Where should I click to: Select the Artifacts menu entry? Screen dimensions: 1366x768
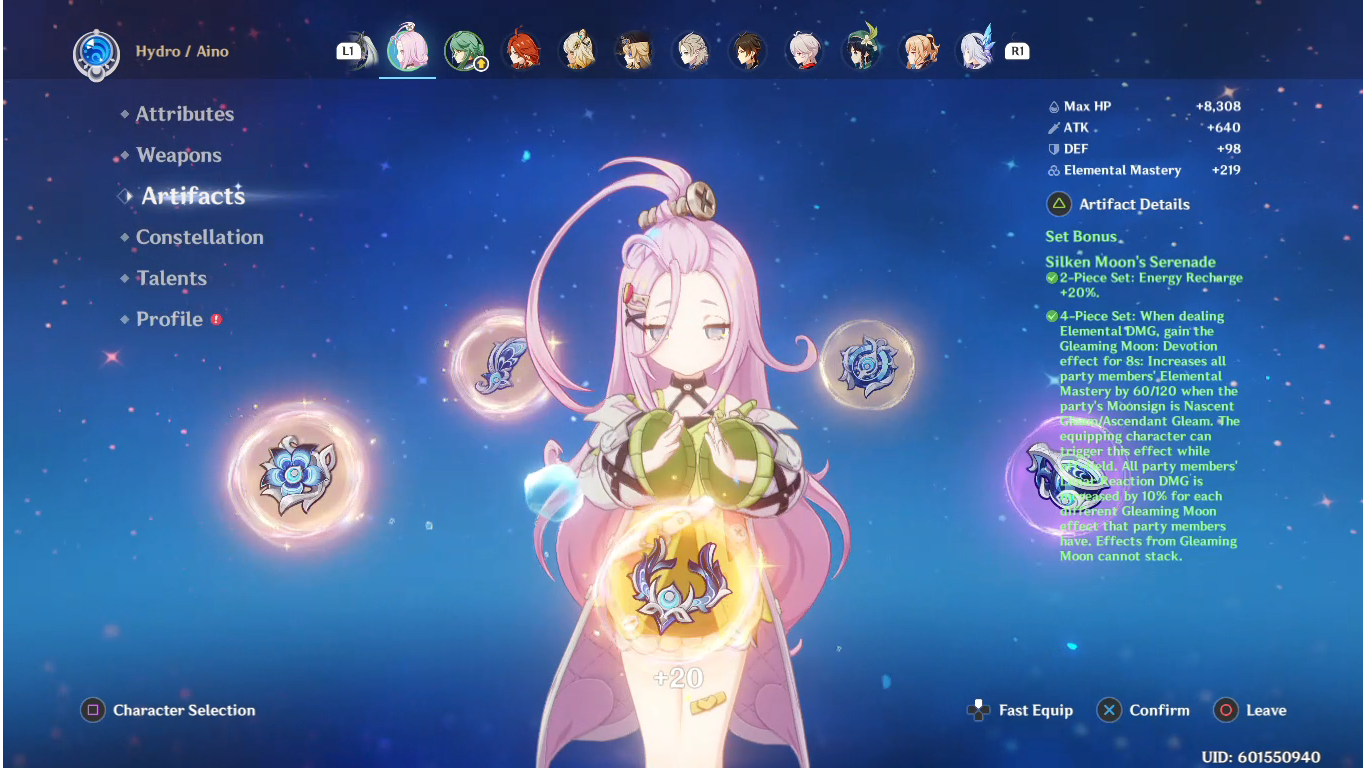click(x=192, y=196)
